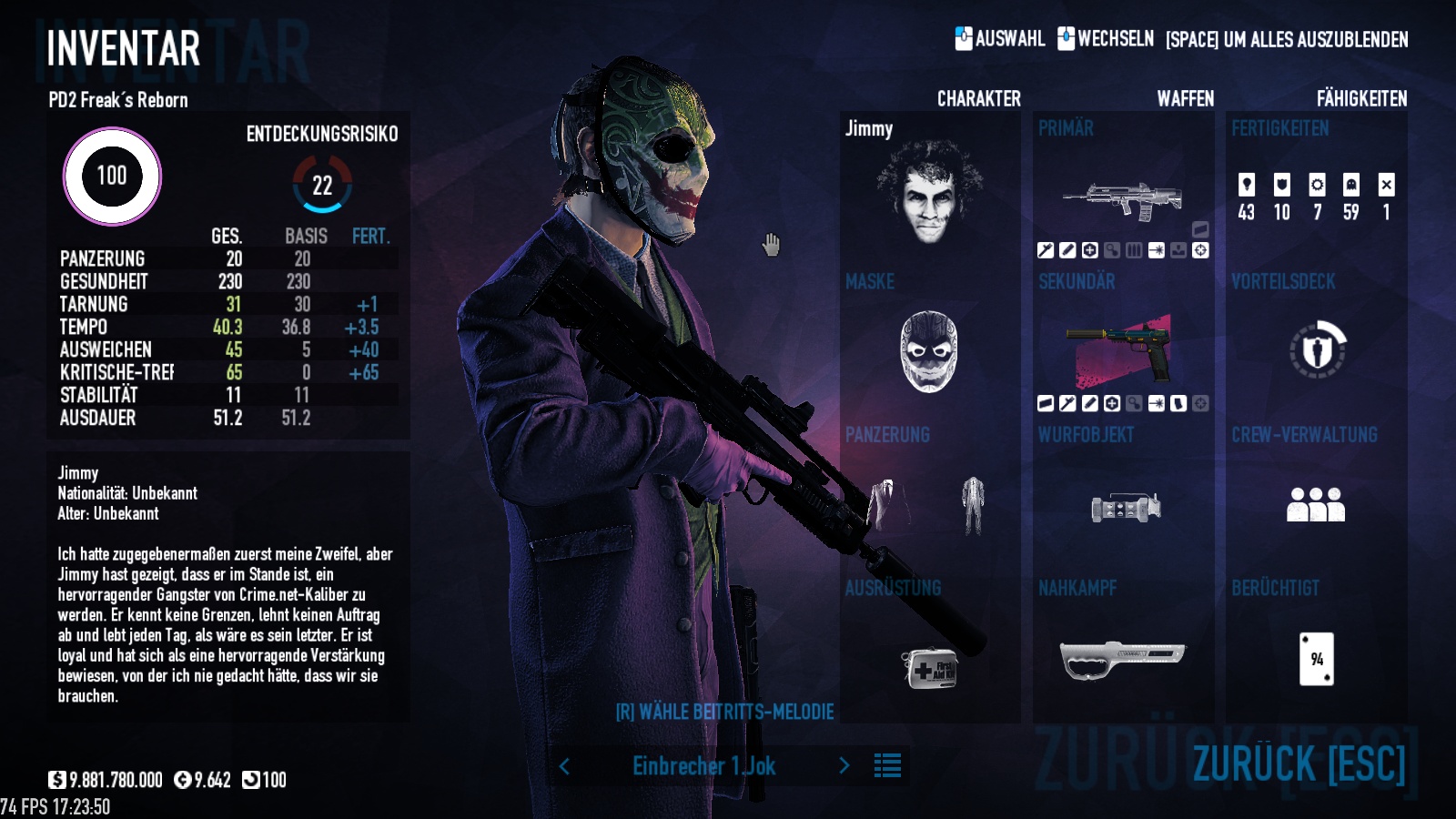This screenshot has width=1456, height=819.
Task: Select the outfit slot beside armor
Action: (973, 505)
